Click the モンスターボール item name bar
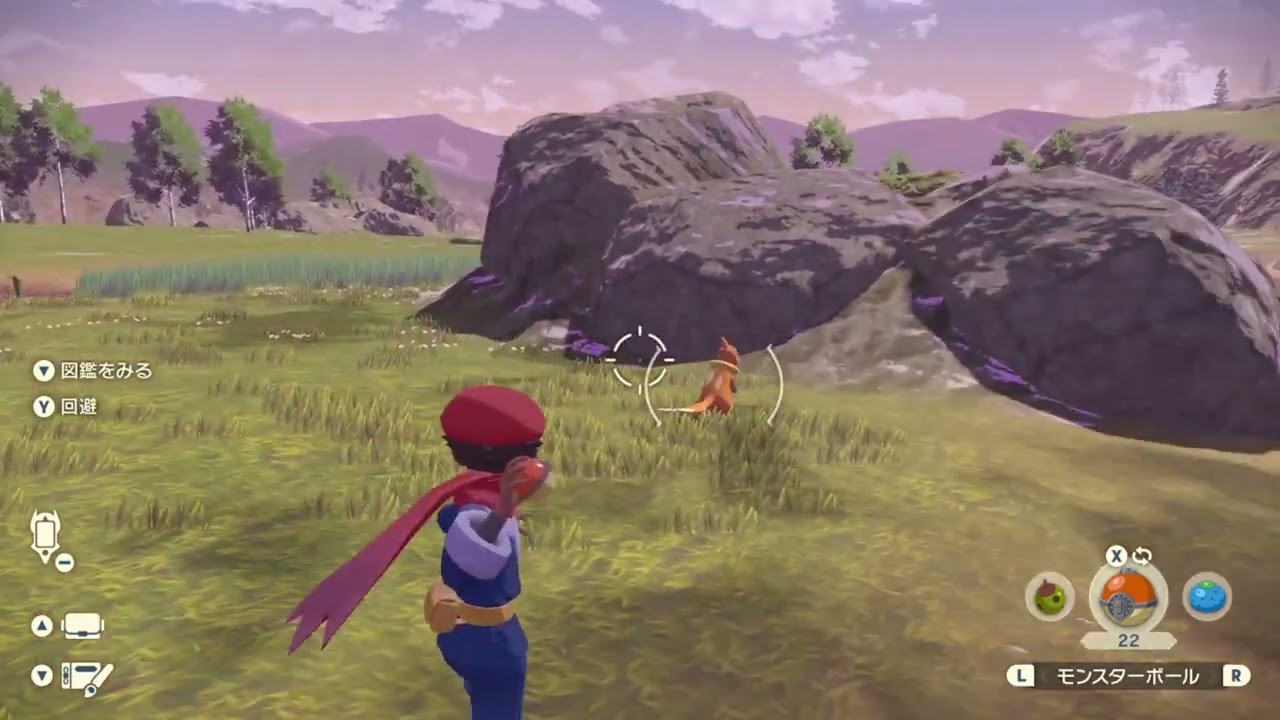1280x720 pixels. point(1128,676)
